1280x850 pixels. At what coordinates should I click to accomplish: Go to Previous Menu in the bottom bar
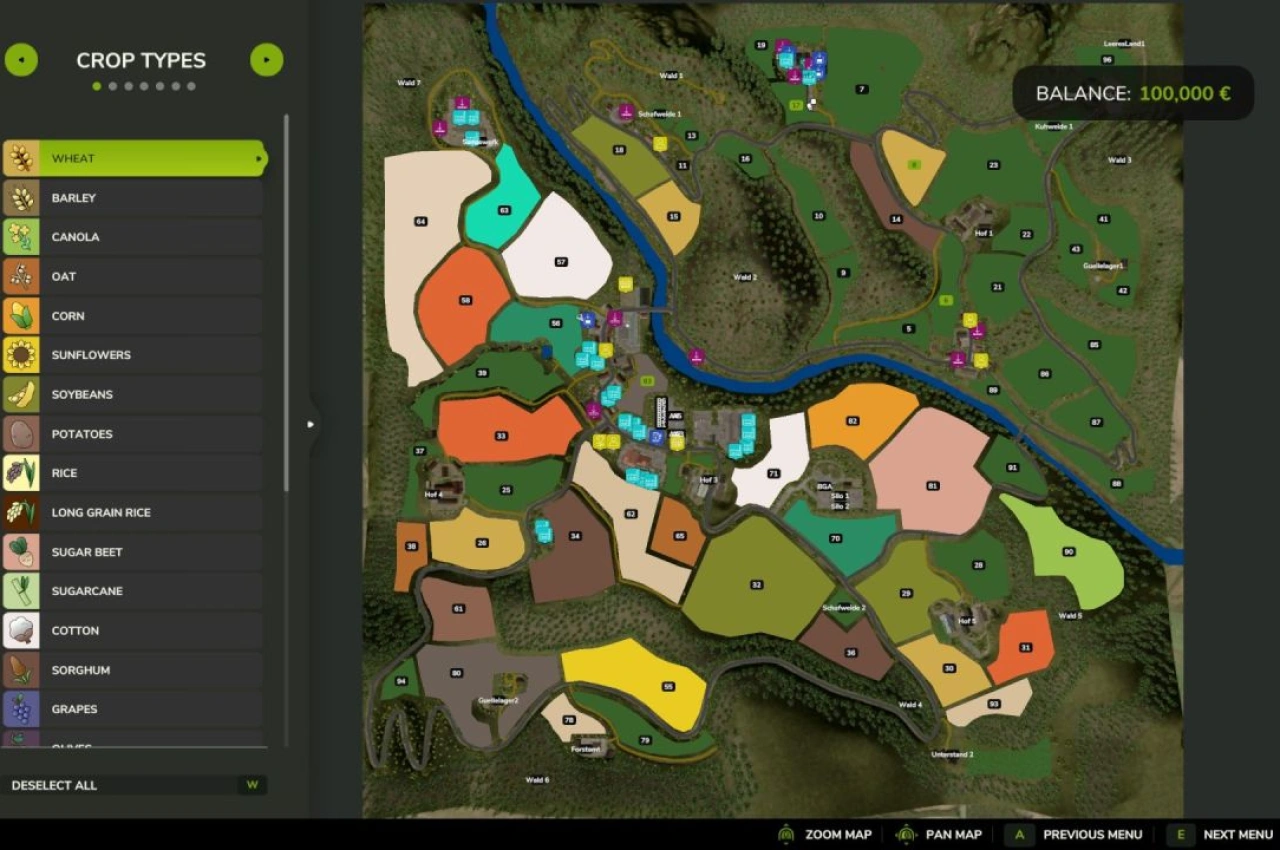point(1092,834)
